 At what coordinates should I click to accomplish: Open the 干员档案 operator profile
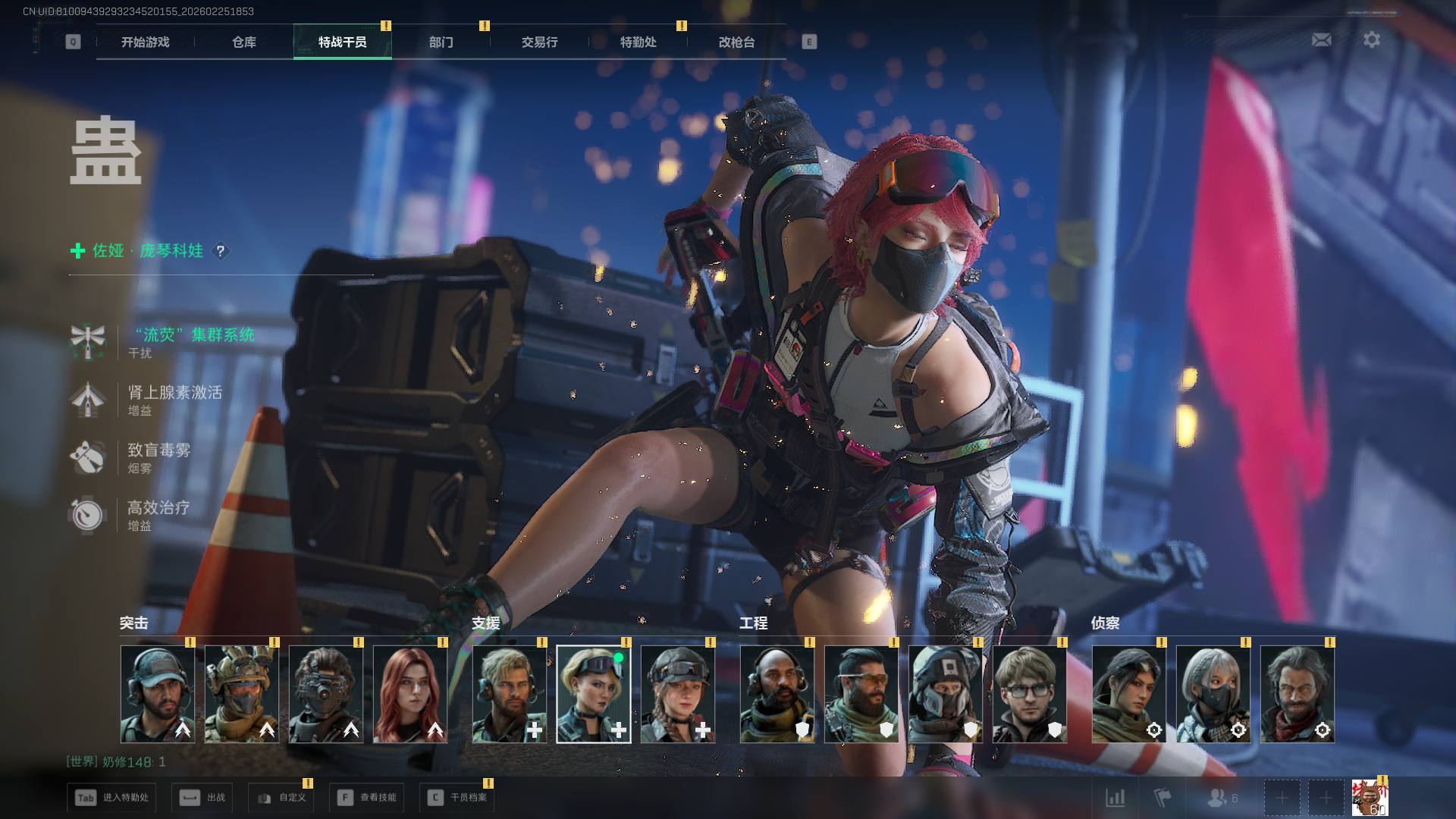coord(457,798)
